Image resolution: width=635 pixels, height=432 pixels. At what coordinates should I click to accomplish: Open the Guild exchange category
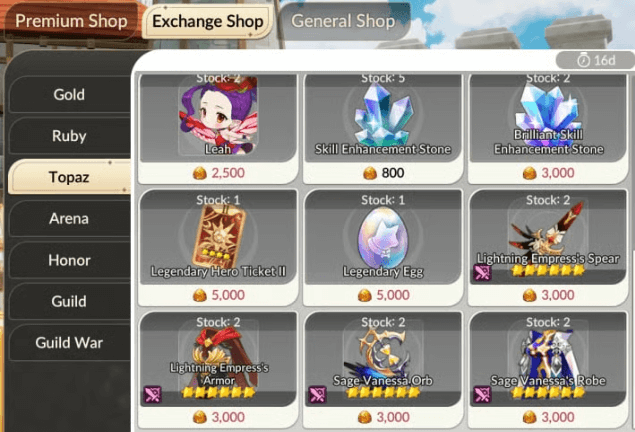(69, 301)
